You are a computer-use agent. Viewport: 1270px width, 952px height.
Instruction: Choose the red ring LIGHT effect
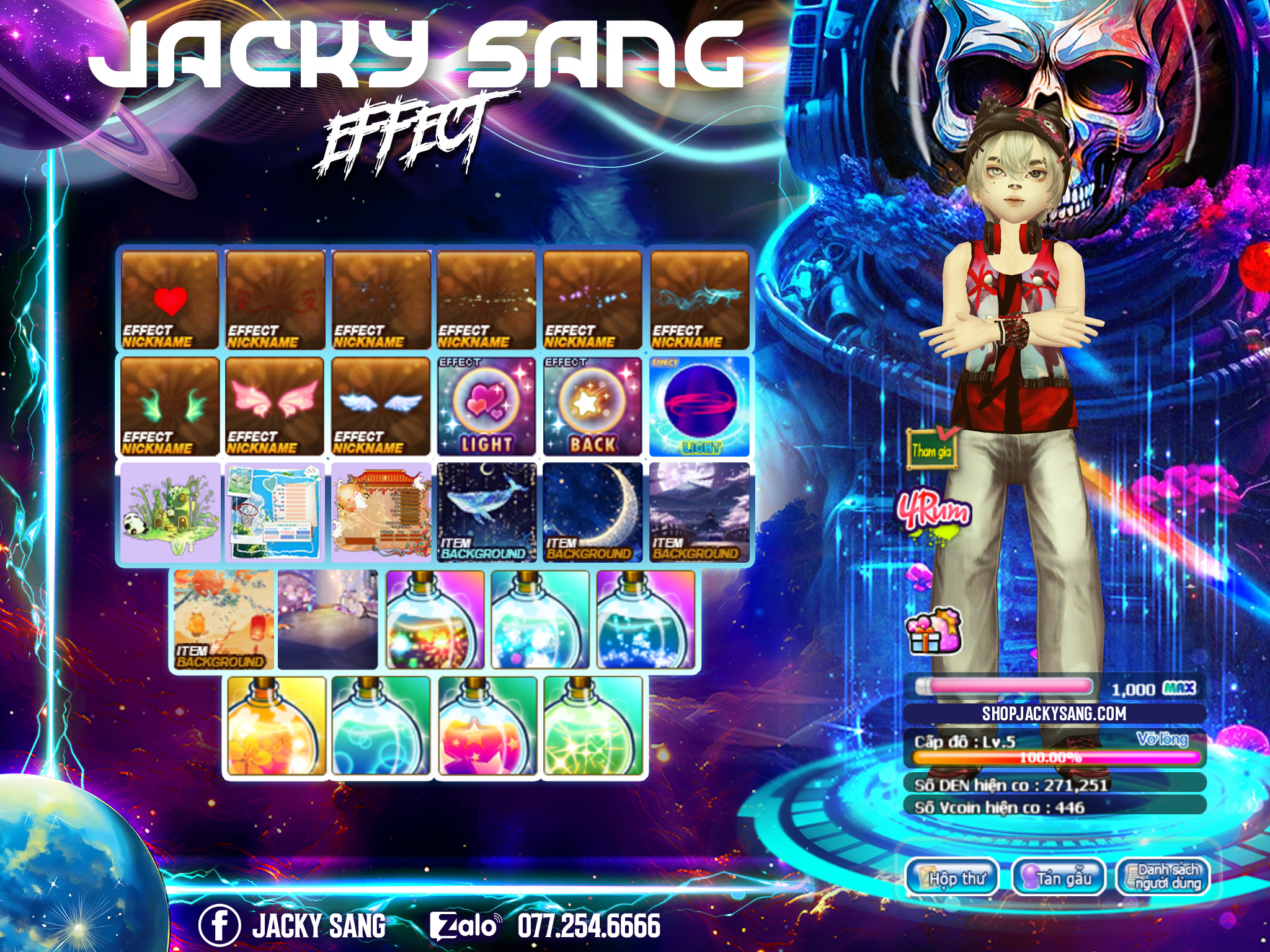pyautogui.click(x=699, y=407)
